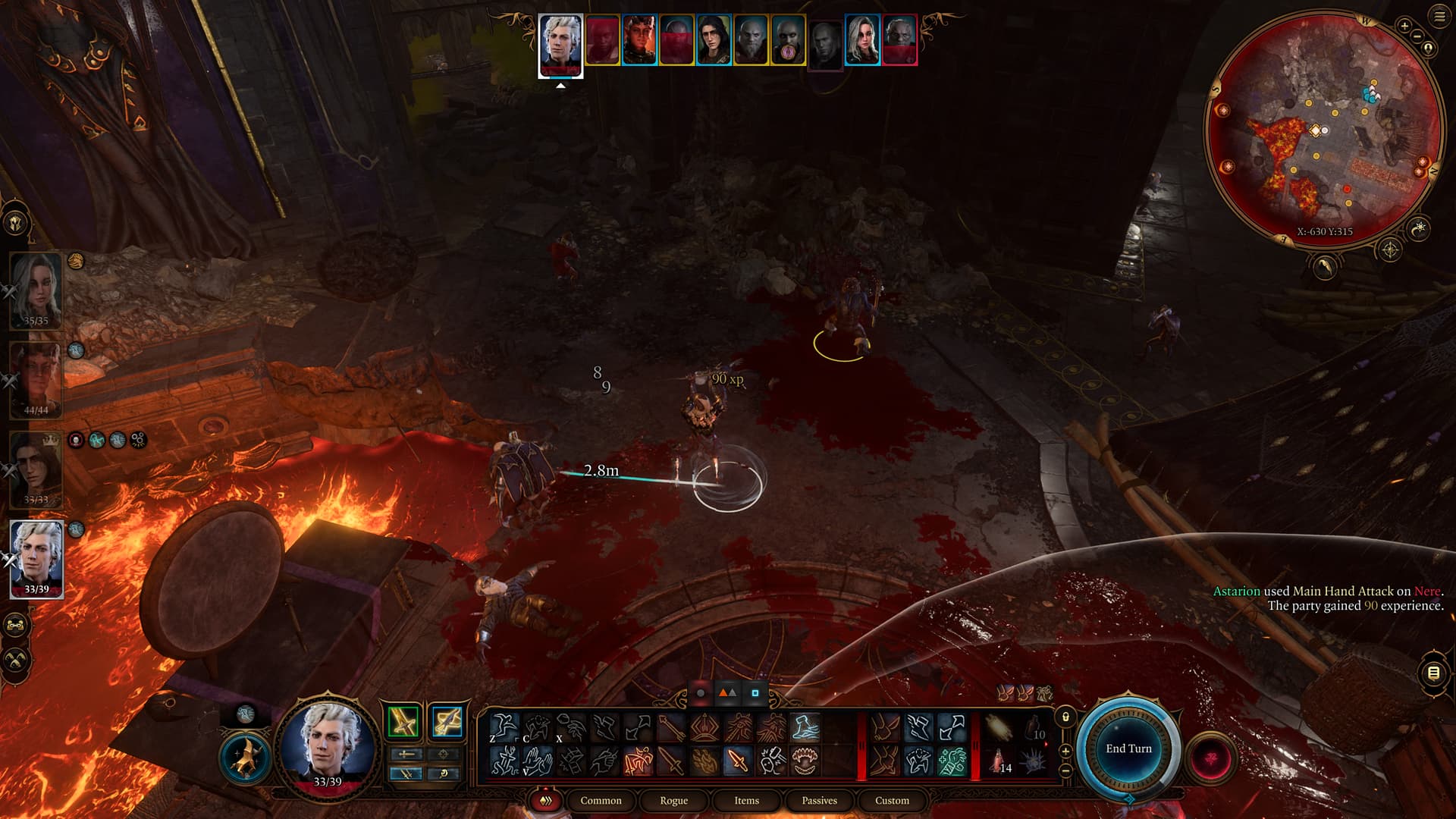End the current turn
Image resolution: width=1456 pixels, height=819 pixels.
click(x=1128, y=748)
